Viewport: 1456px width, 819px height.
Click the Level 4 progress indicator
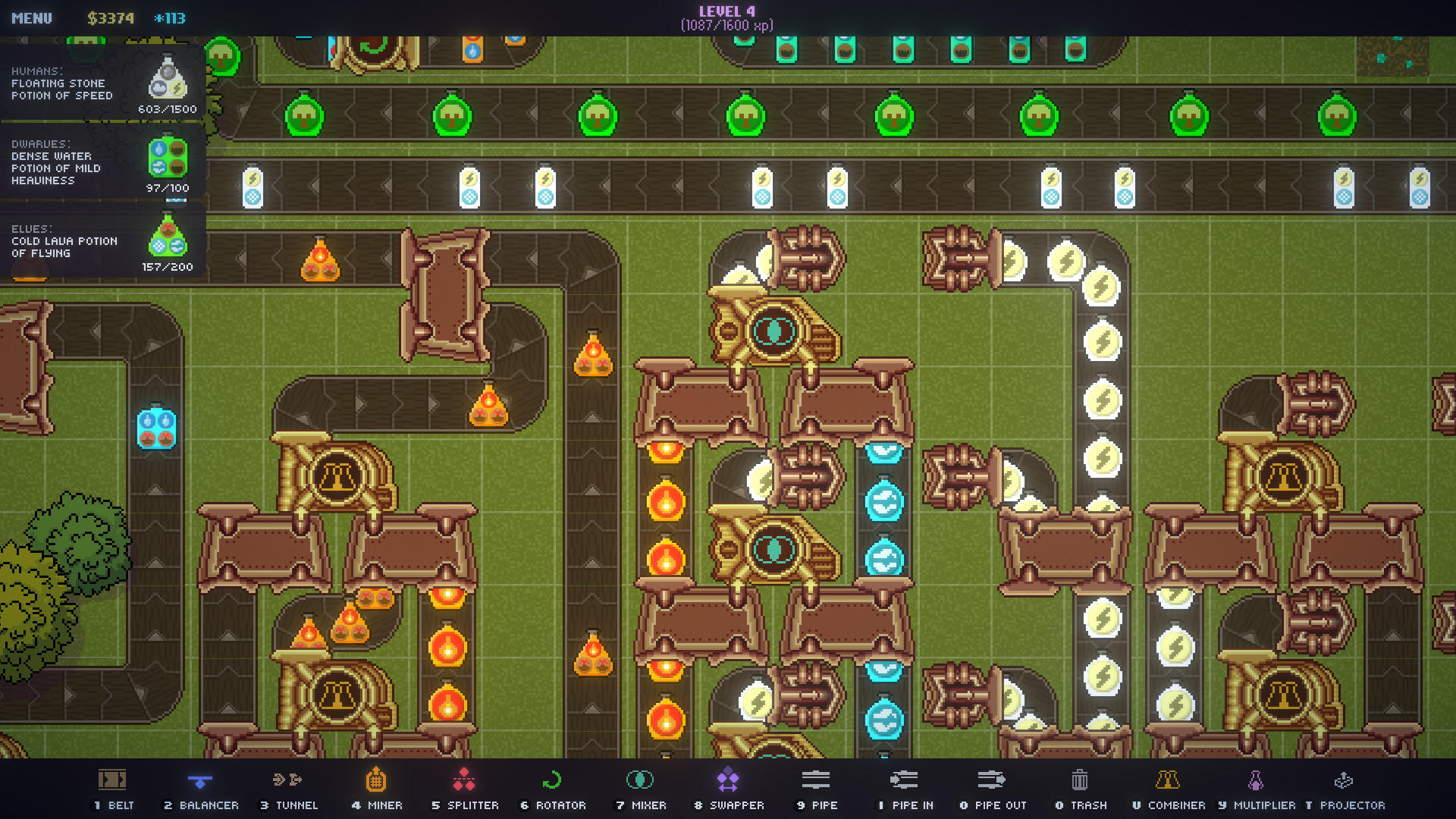[727, 17]
